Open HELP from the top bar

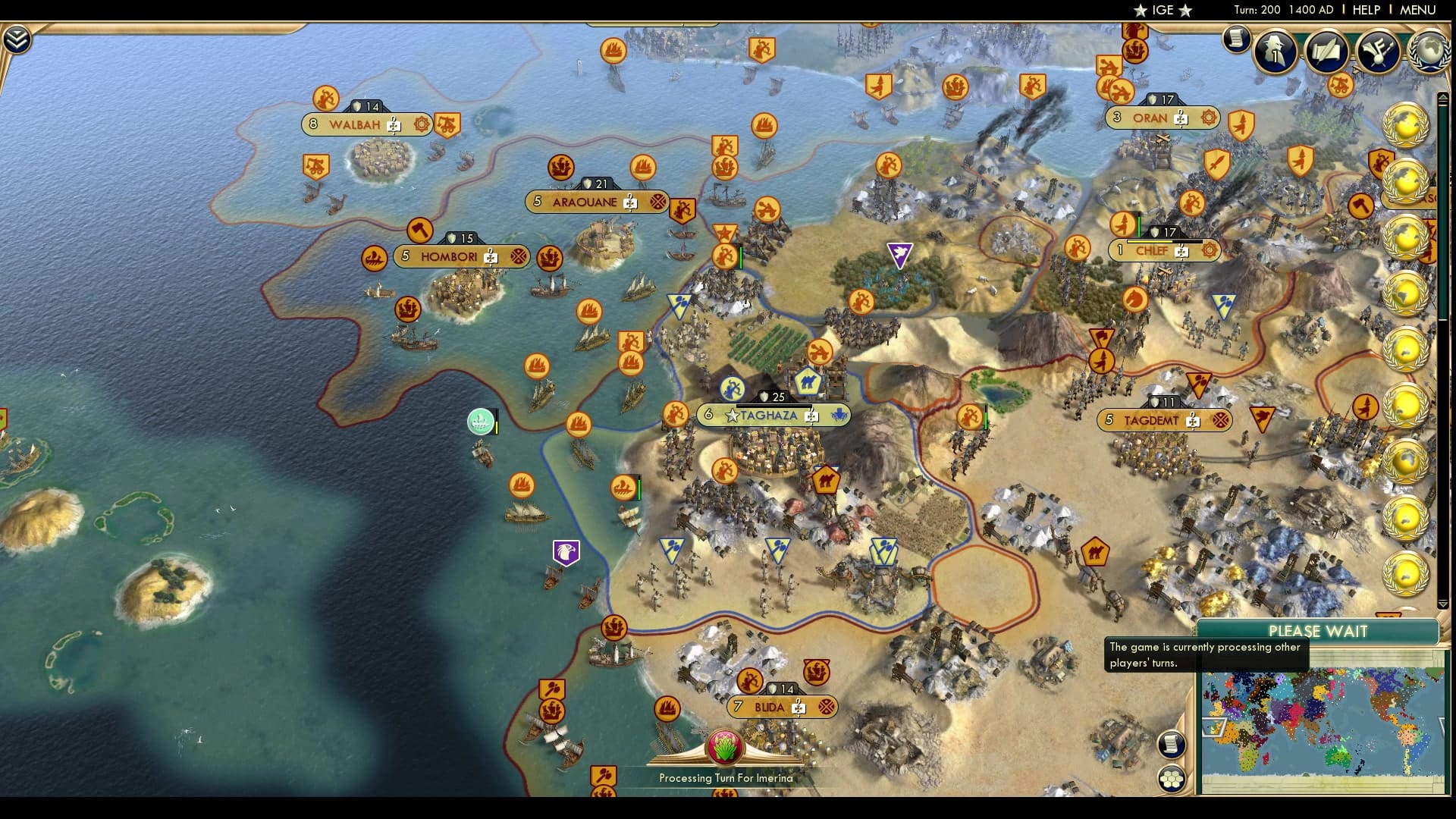pos(1366,11)
